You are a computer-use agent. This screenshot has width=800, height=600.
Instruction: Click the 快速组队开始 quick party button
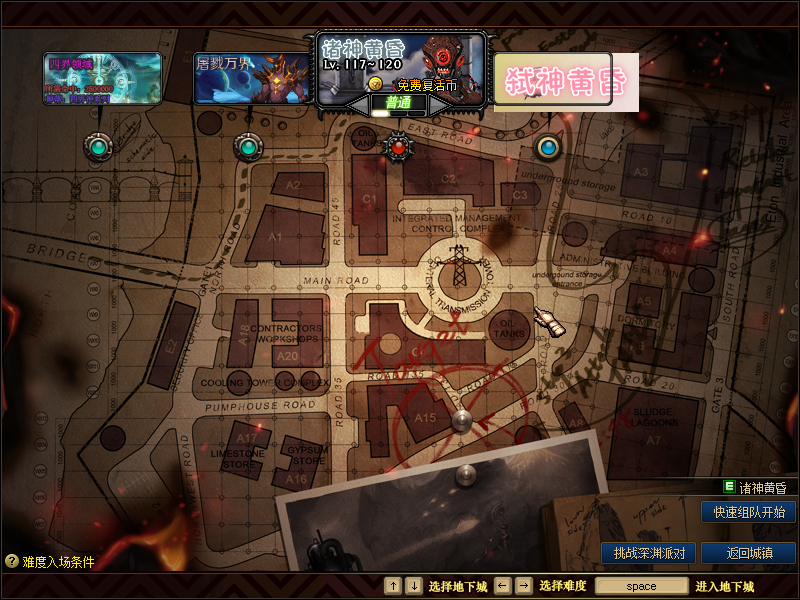[749, 512]
